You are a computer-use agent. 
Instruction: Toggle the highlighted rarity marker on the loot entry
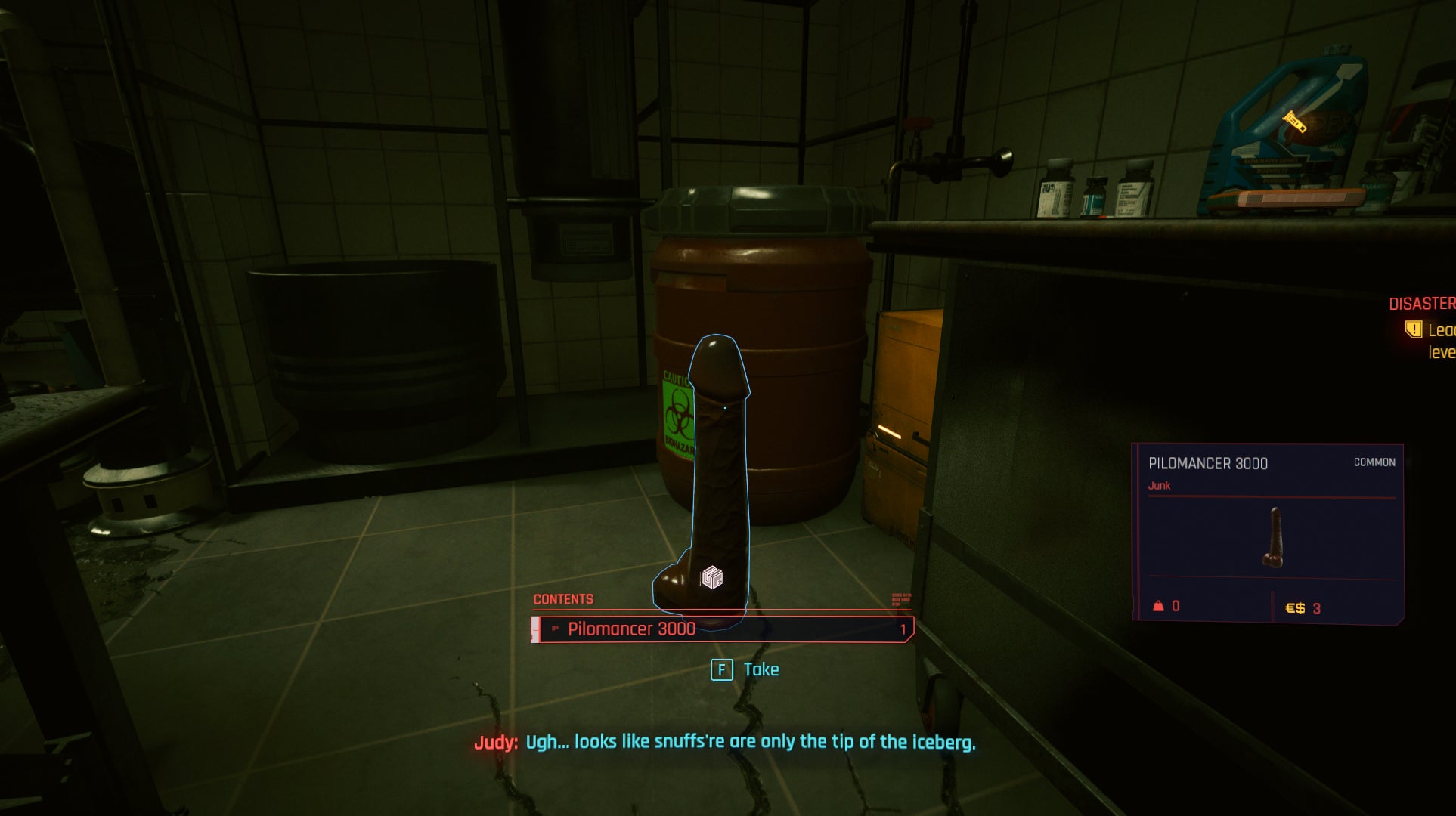coord(537,629)
